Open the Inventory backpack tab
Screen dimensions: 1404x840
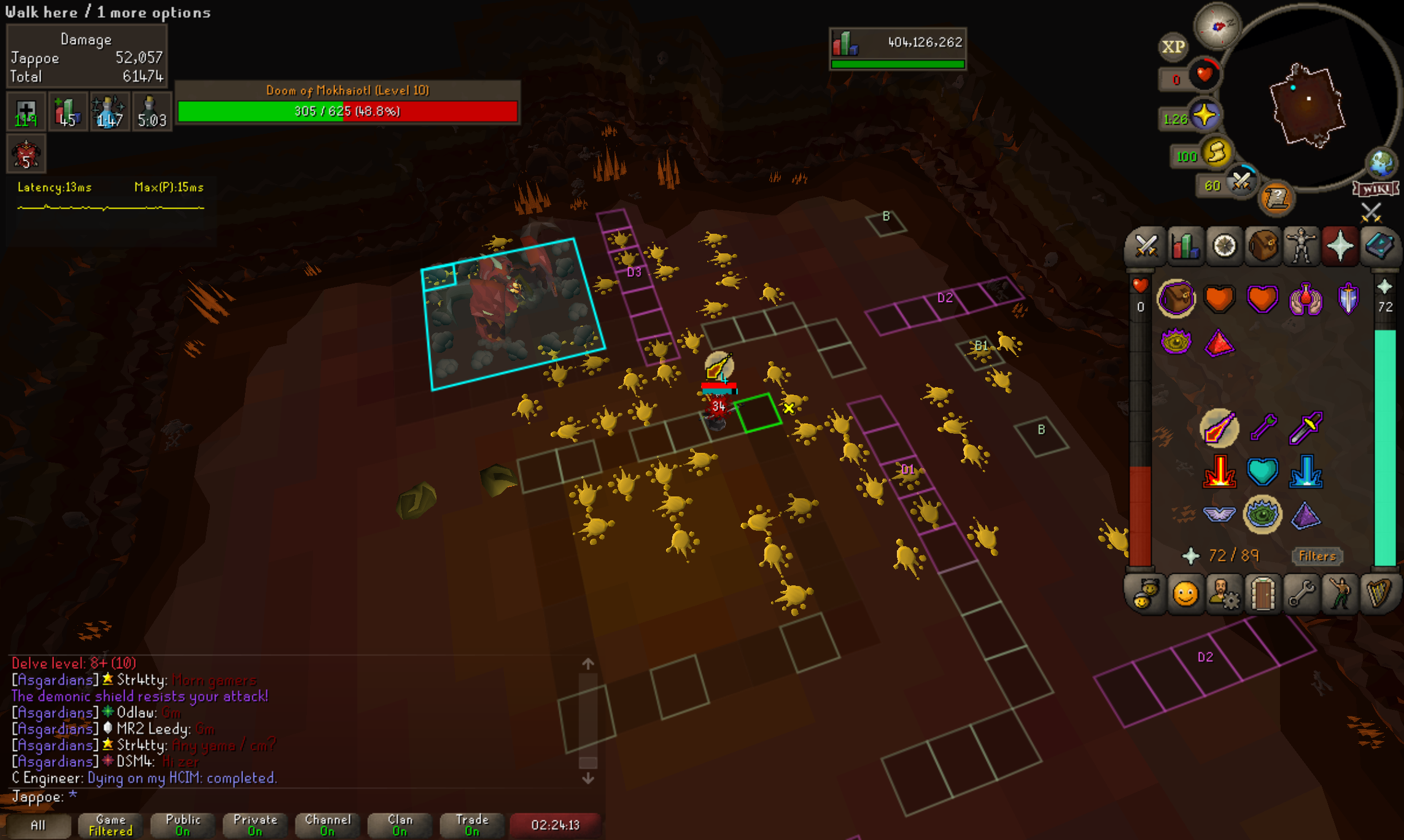[x=1263, y=247]
